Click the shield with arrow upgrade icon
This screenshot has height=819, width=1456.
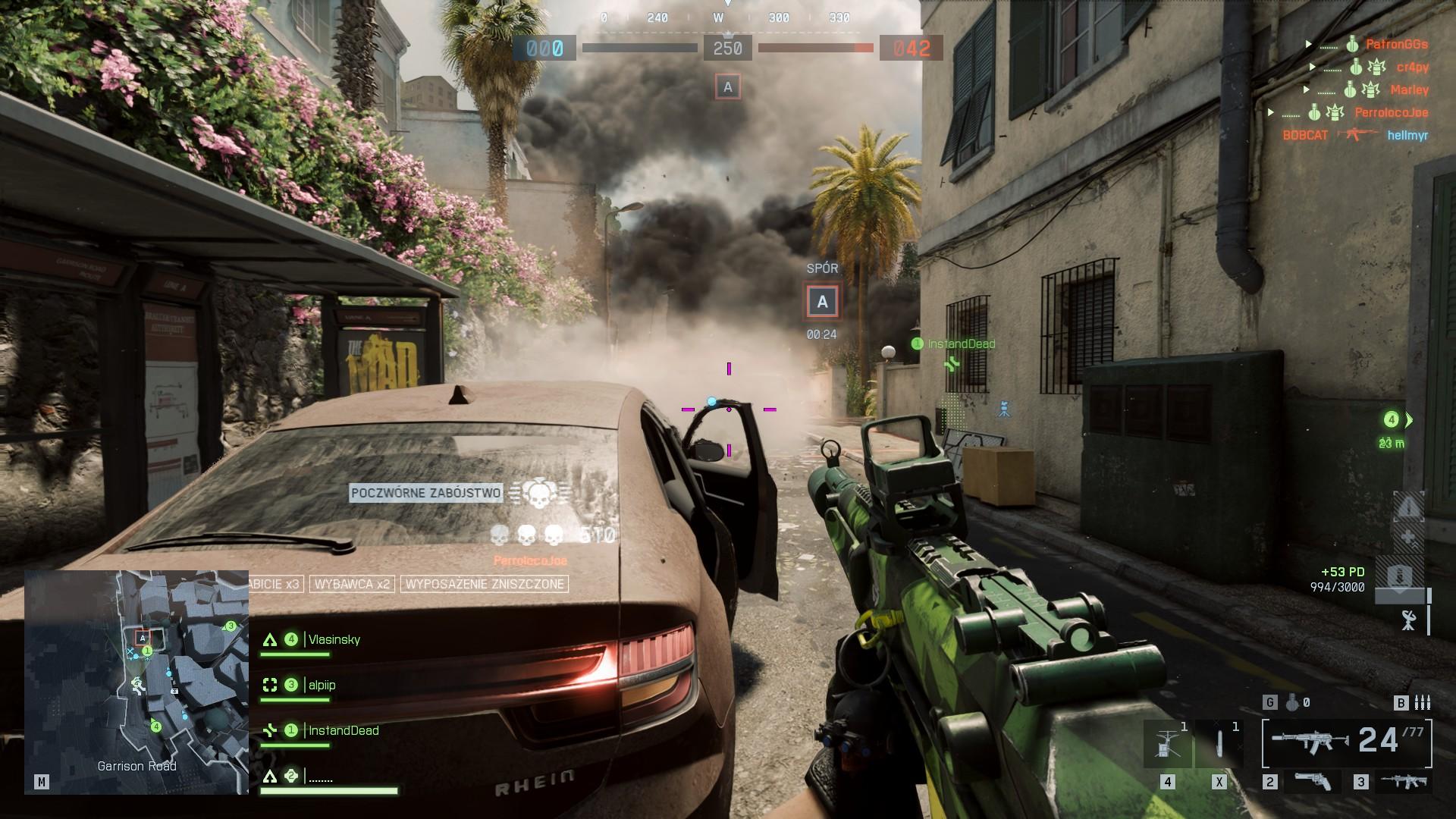[1399, 578]
